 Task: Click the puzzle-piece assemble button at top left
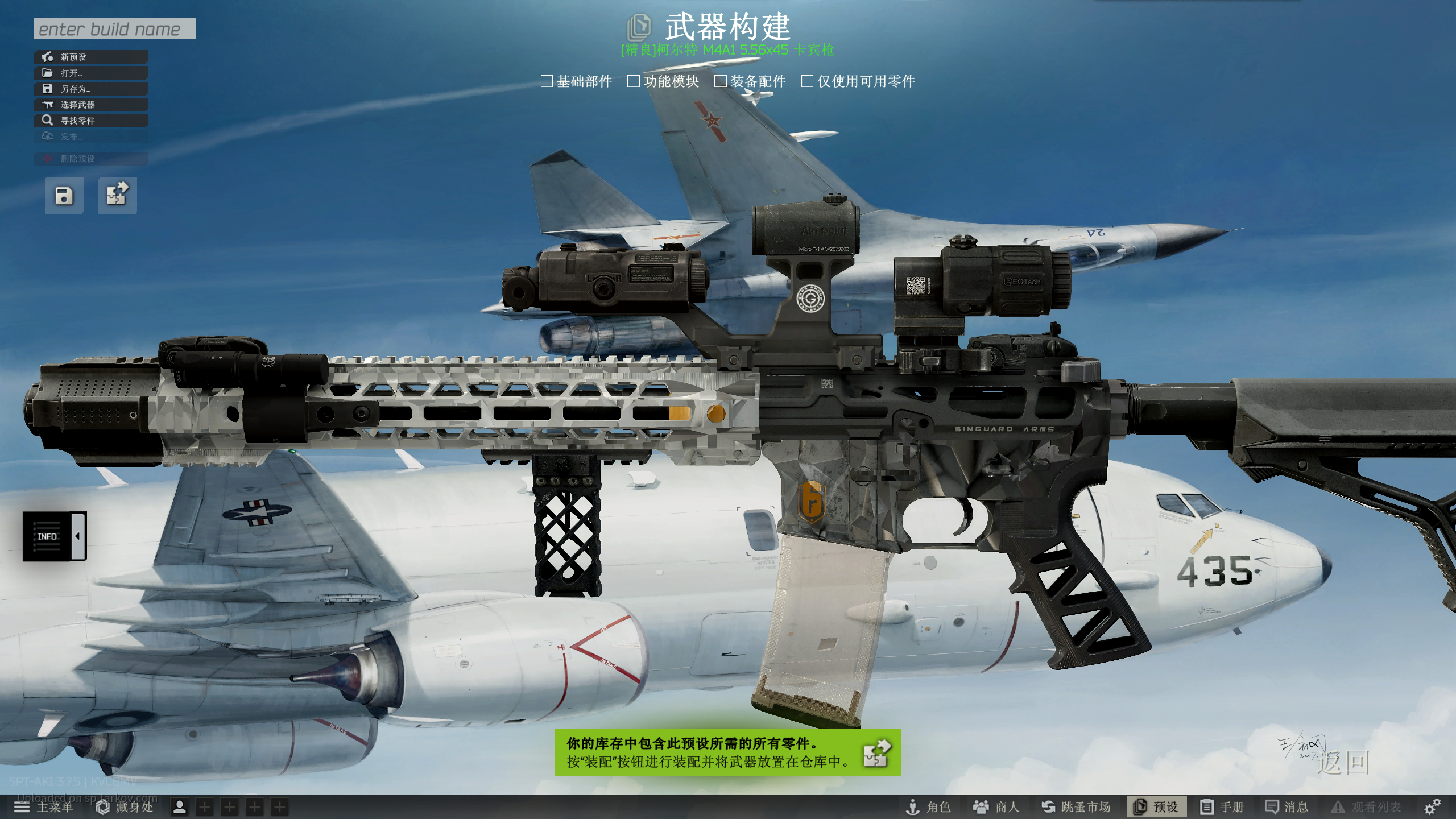[x=117, y=196]
